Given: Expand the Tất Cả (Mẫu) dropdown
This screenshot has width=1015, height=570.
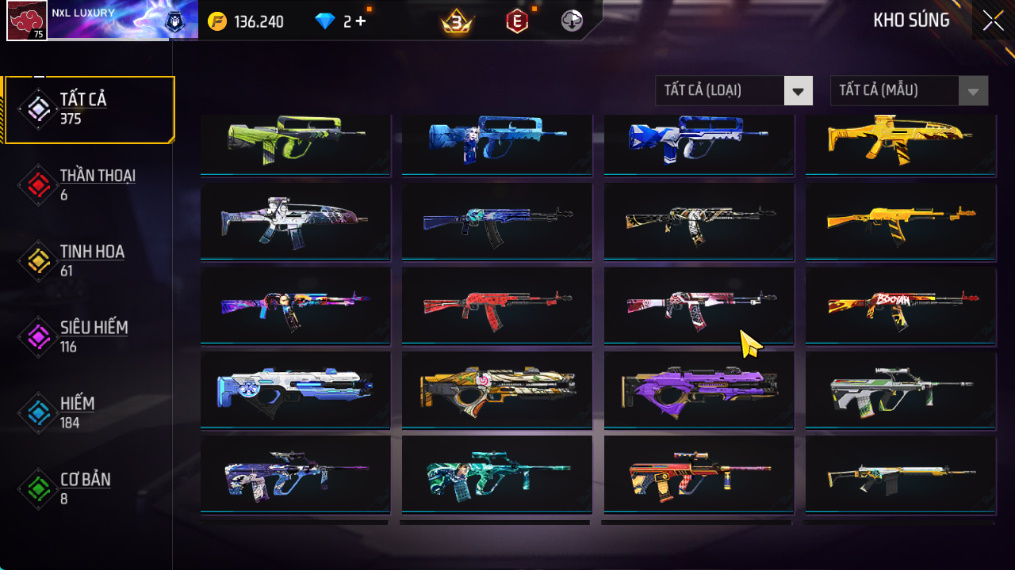Looking at the screenshot, I should click(908, 91).
